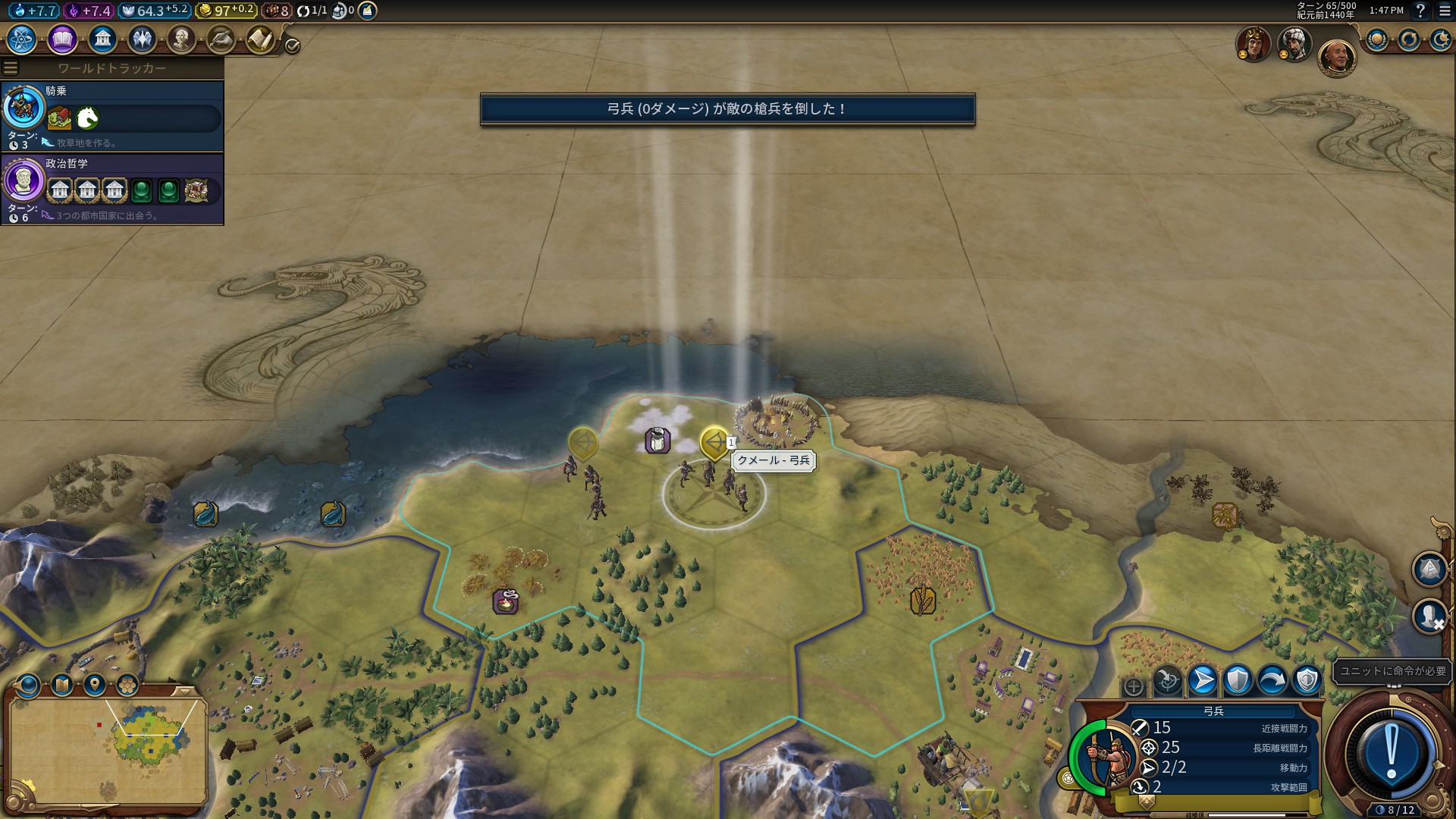1456x819 pixels.
Task: Open the government building icon
Action: click(x=102, y=39)
